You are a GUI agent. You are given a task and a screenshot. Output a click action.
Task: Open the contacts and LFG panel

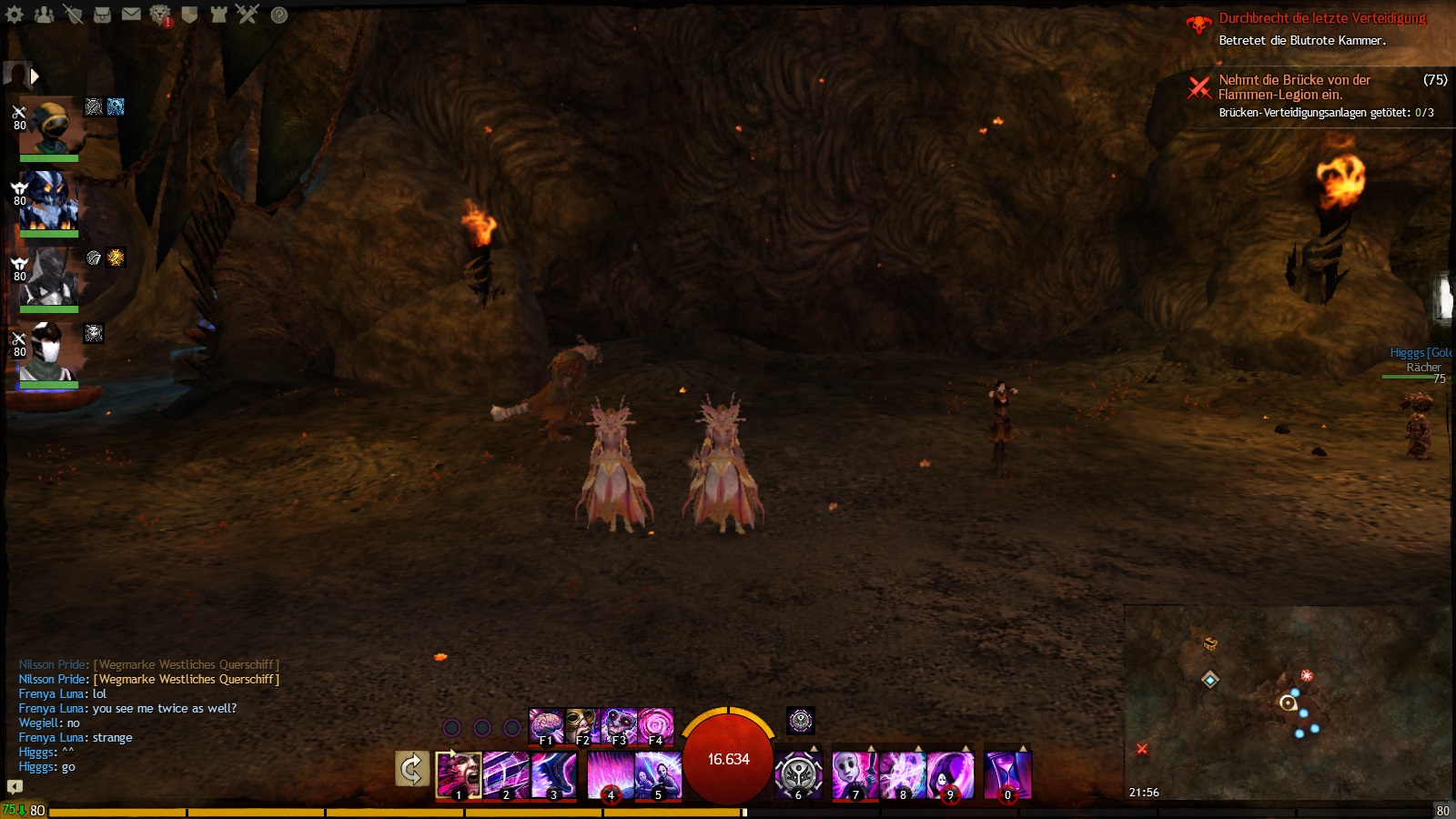(44, 14)
